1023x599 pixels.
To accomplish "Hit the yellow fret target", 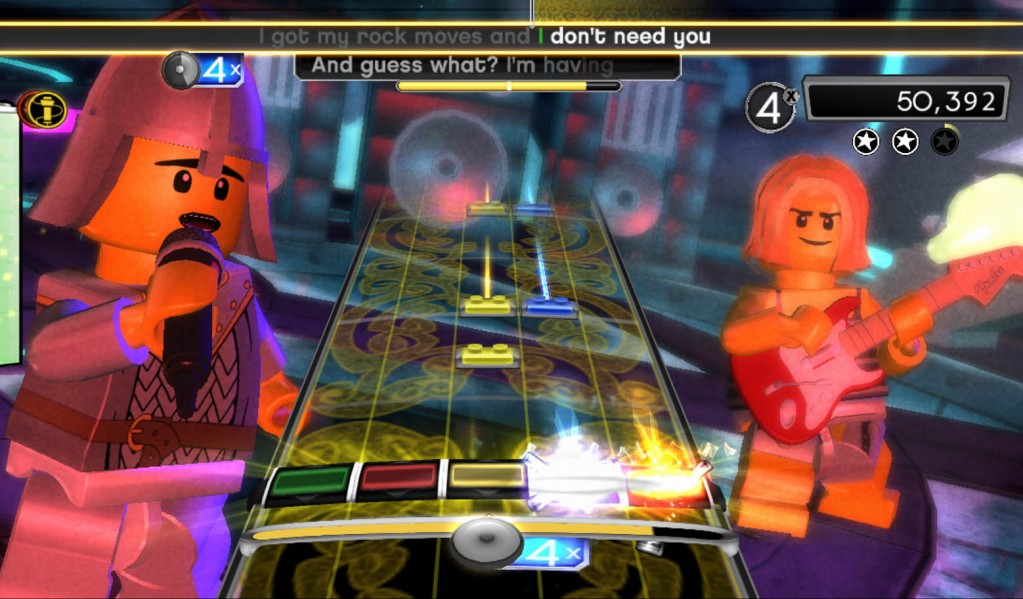I will [x=485, y=478].
